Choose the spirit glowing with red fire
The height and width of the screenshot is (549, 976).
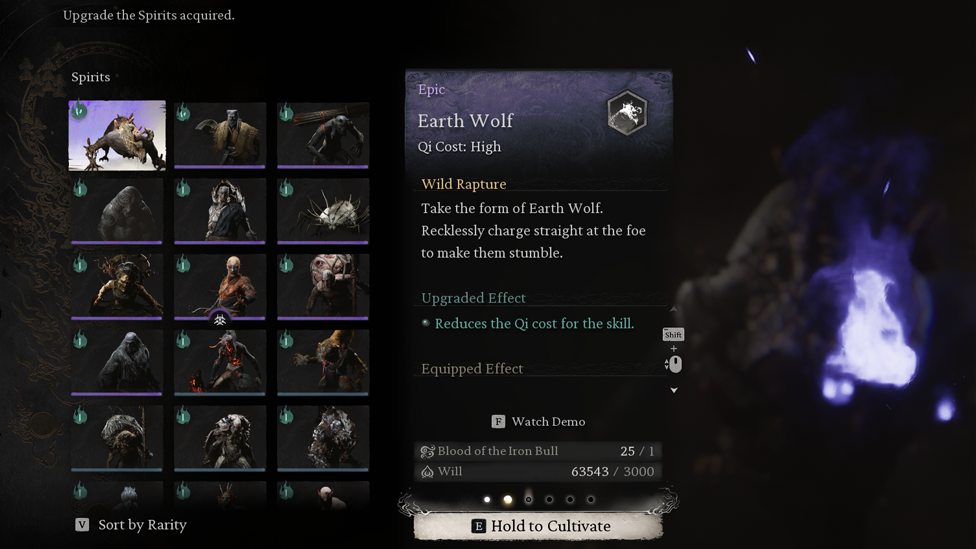(220, 361)
